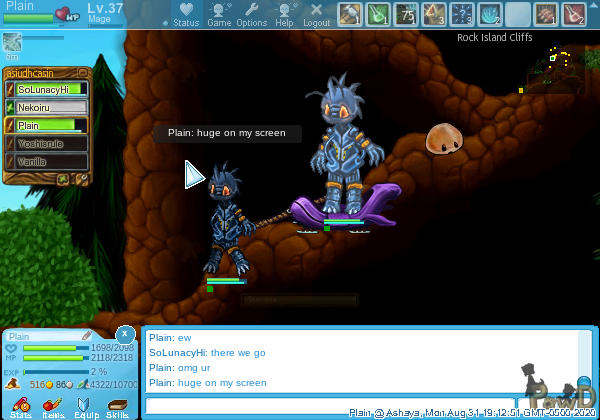Select the hotbar slot showing 75
The image size is (600, 420).
click(x=405, y=14)
